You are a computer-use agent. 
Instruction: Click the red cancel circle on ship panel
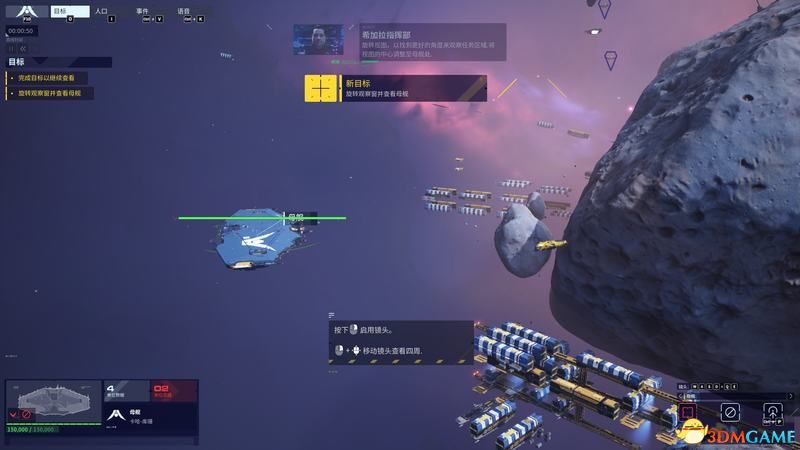coord(27,413)
